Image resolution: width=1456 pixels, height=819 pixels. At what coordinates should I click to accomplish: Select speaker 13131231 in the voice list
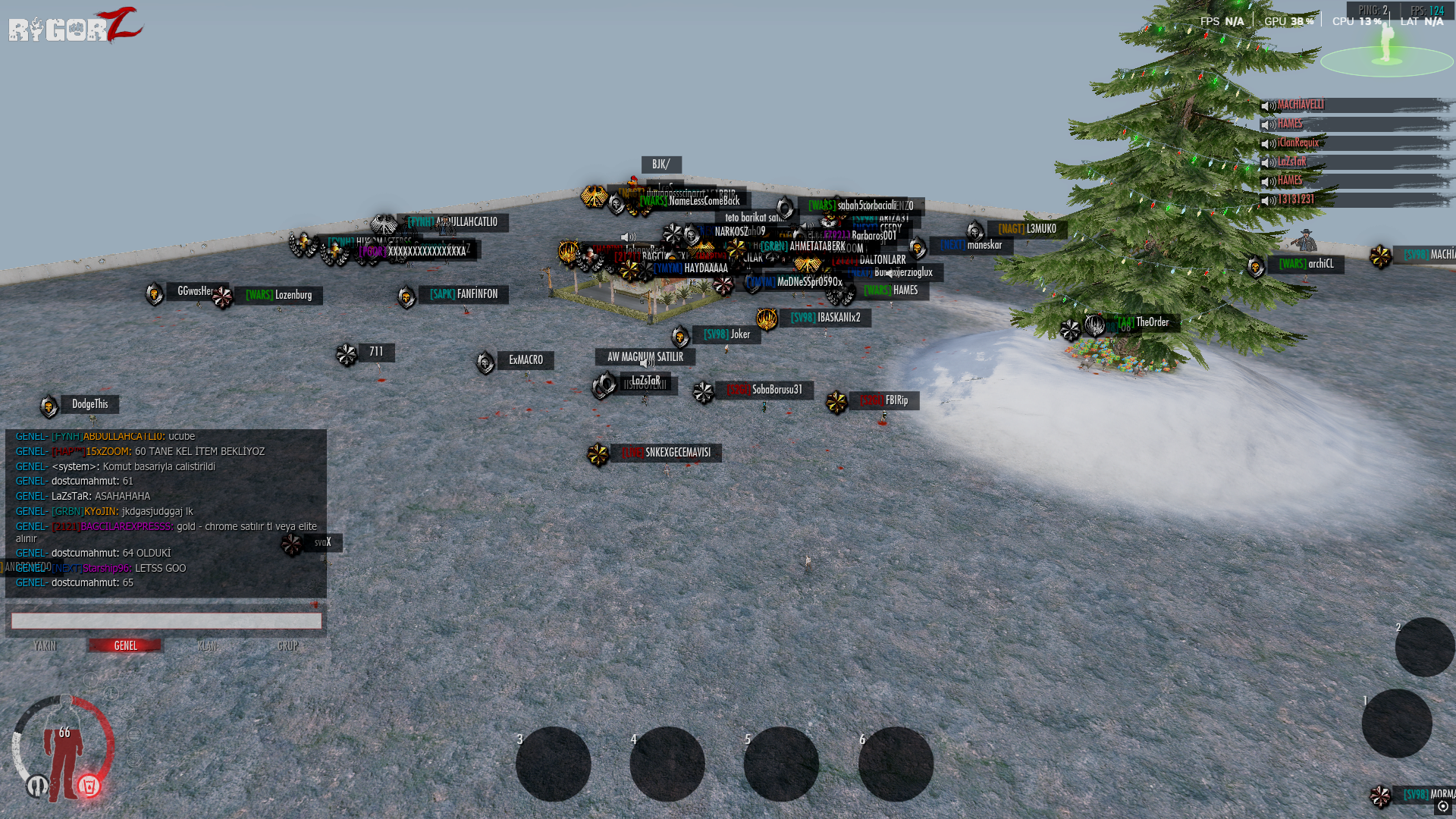click(1295, 200)
